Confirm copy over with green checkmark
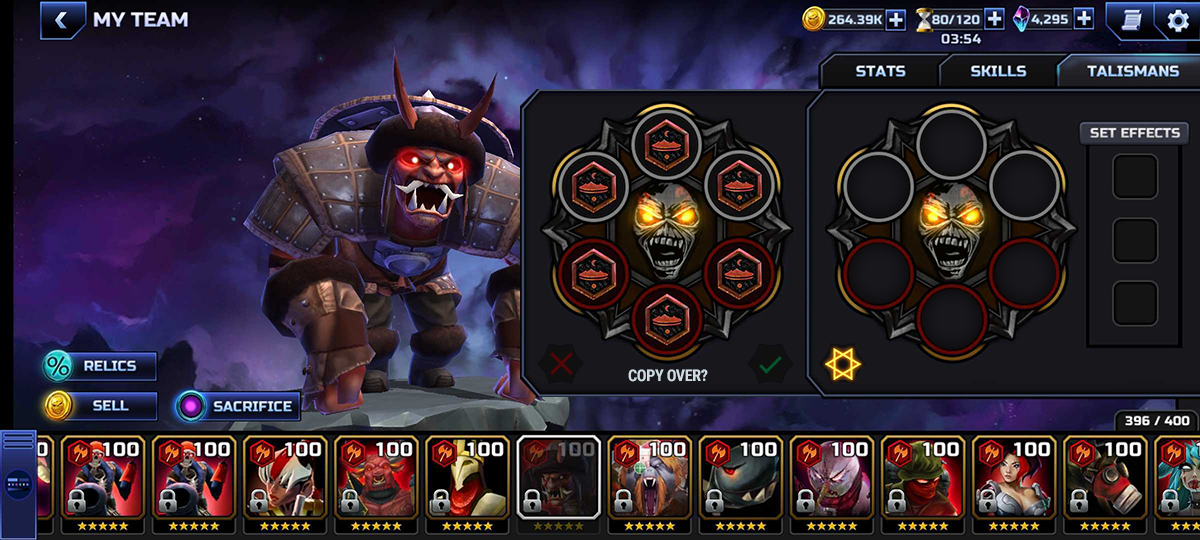 [769, 364]
